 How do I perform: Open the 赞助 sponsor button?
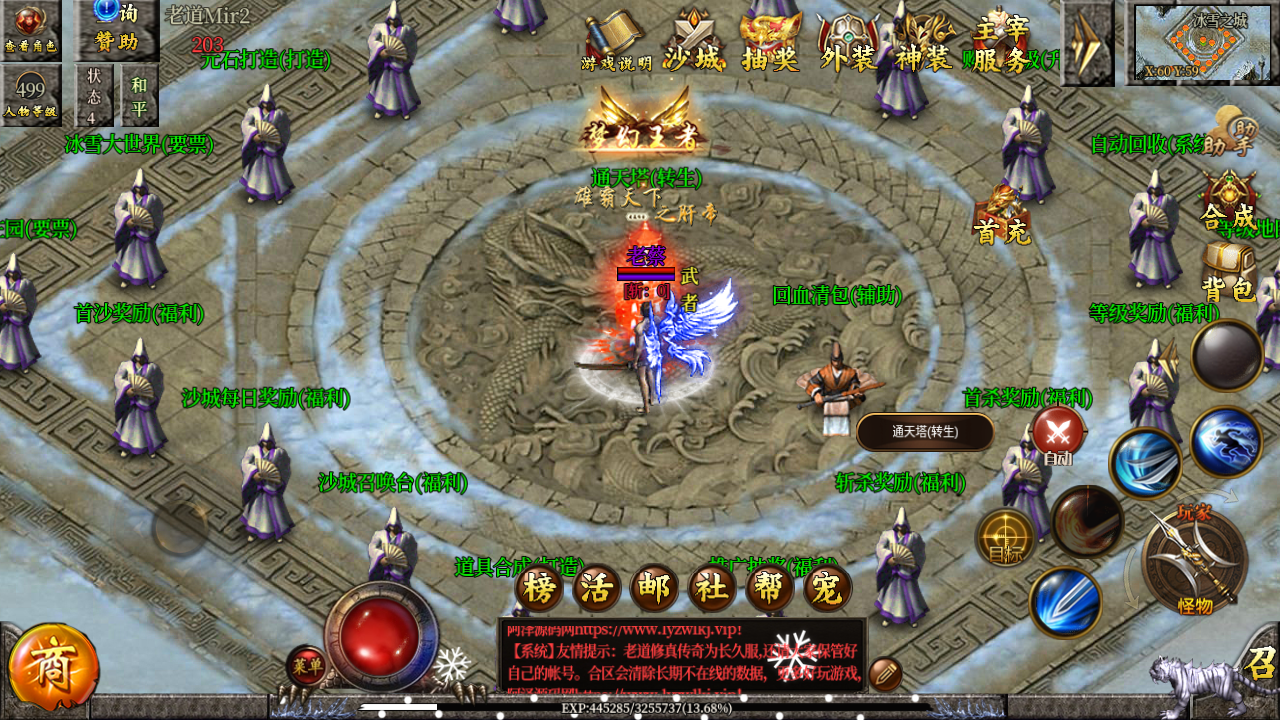pos(116,28)
